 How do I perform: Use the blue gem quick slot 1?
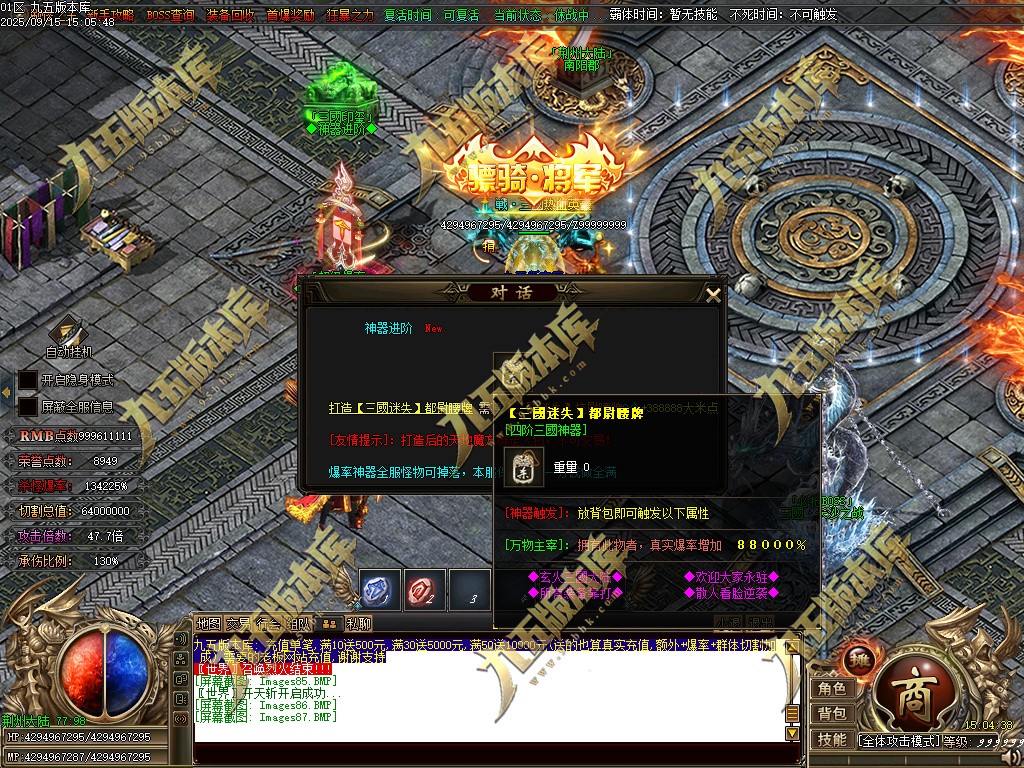pyautogui.click(x=380, y=589)
